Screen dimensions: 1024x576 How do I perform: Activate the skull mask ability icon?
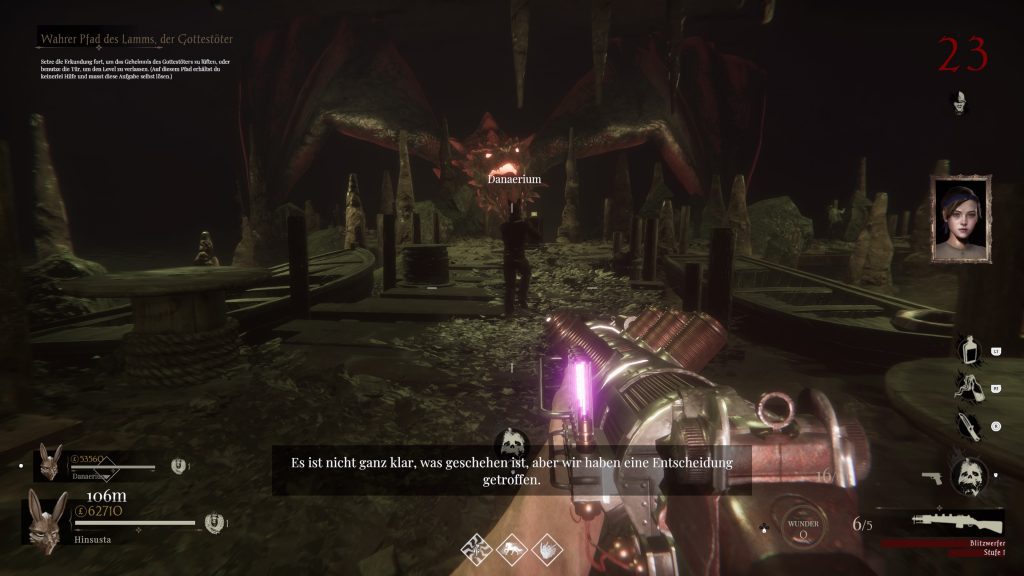pos(969,476)
